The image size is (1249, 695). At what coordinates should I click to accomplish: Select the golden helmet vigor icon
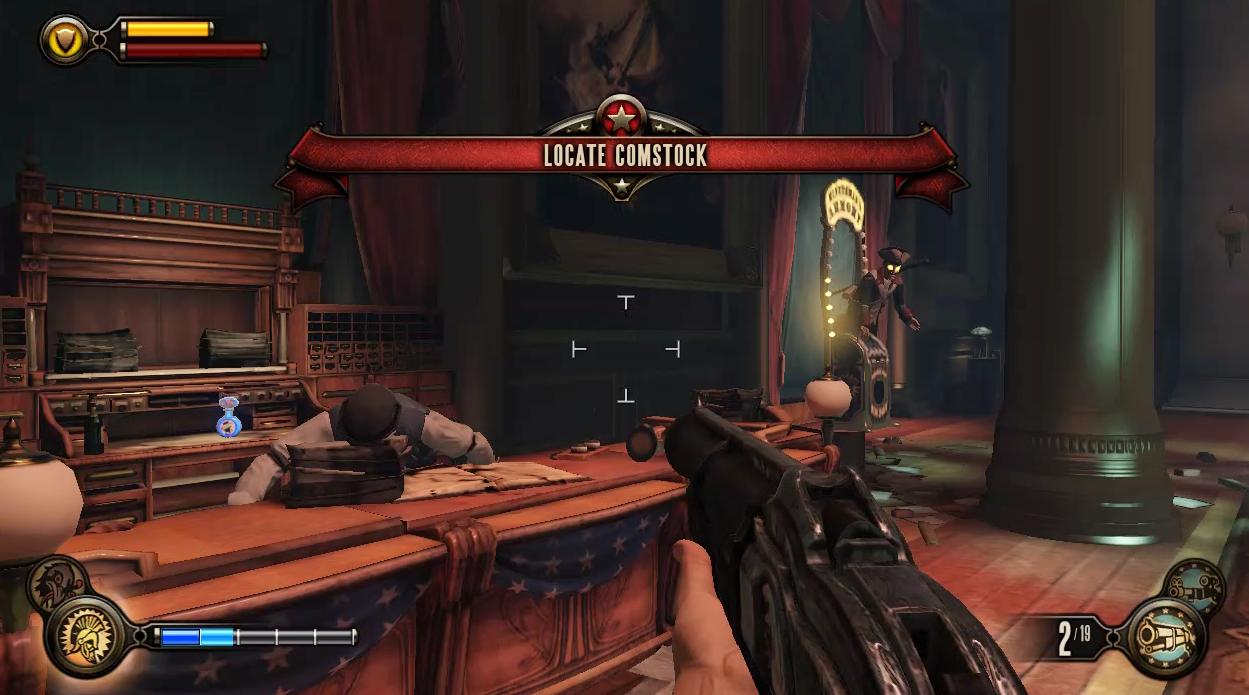pyautogui.click(x=85, y=636)
